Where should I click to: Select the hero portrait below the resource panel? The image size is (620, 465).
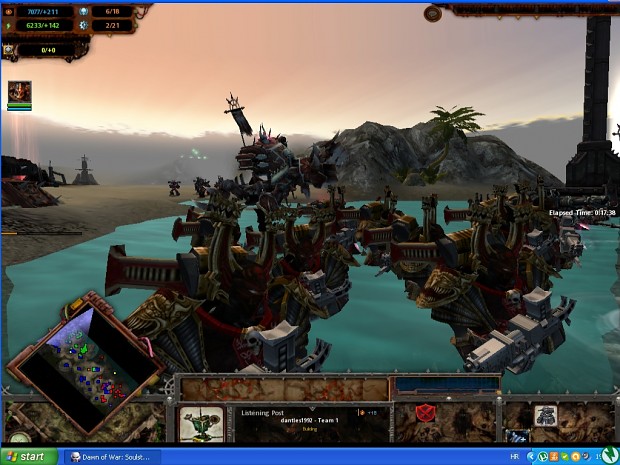click(x=19, y=92)
